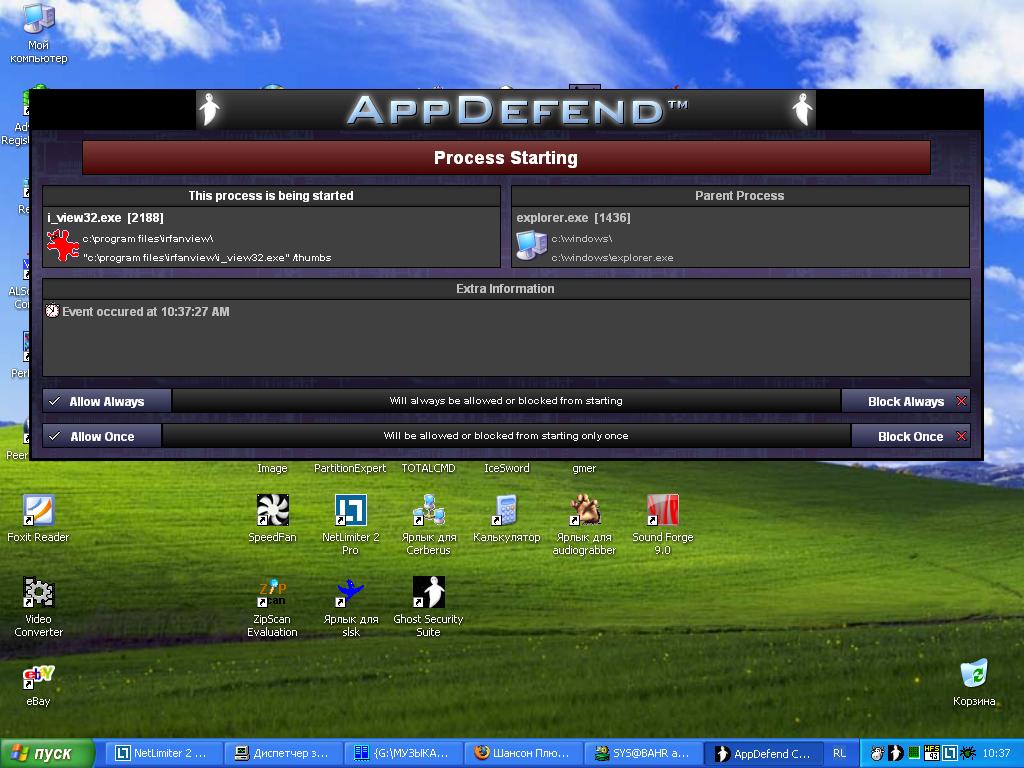The height and width of the screenshot is (768, 1024).
Task: Switch to the Диспетчер taskbar window
Action: 281,753
